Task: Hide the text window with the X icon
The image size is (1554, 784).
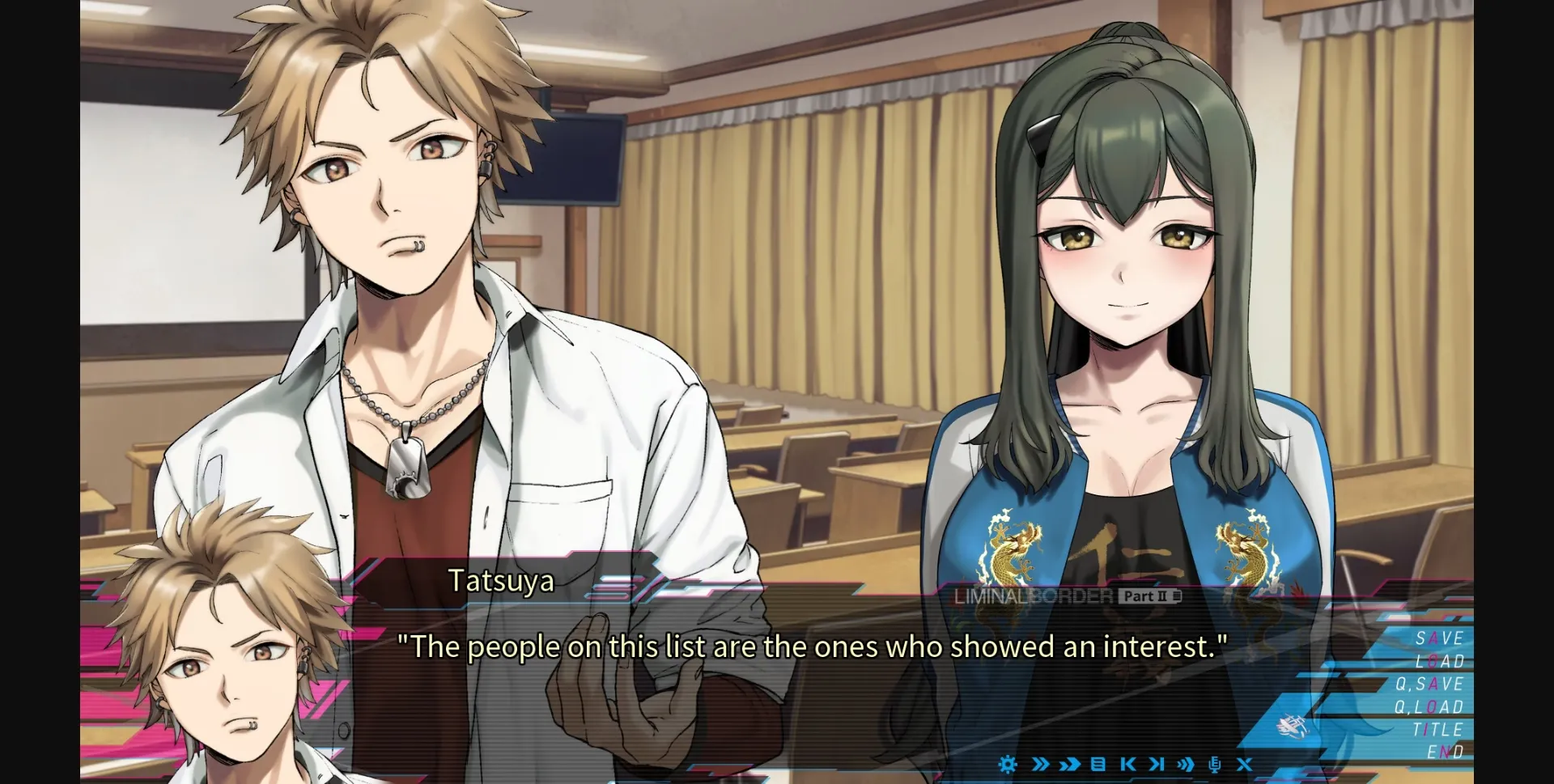Action: tap(1244, 765)
